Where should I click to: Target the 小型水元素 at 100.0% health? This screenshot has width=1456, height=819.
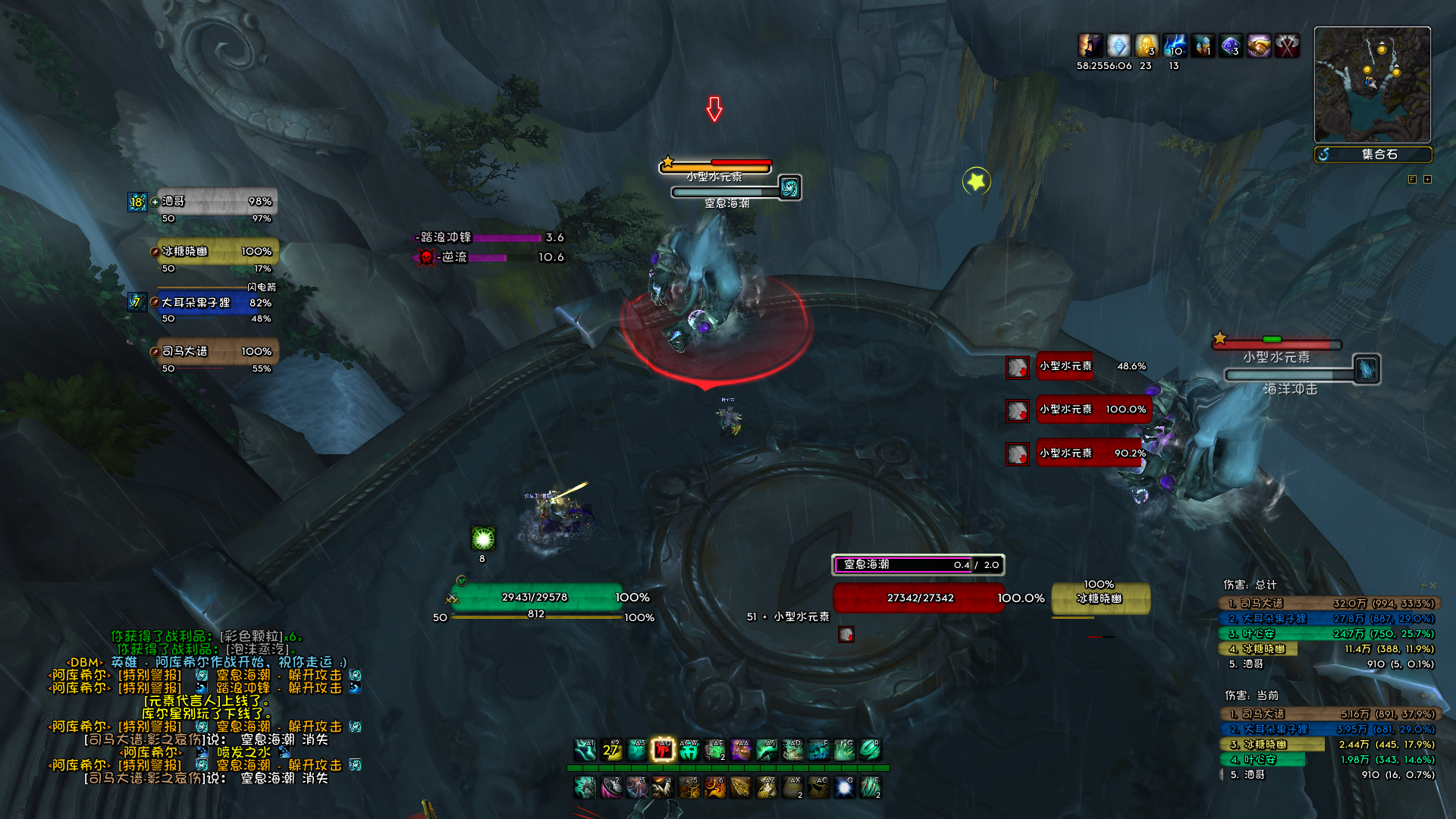point(1092,409)
